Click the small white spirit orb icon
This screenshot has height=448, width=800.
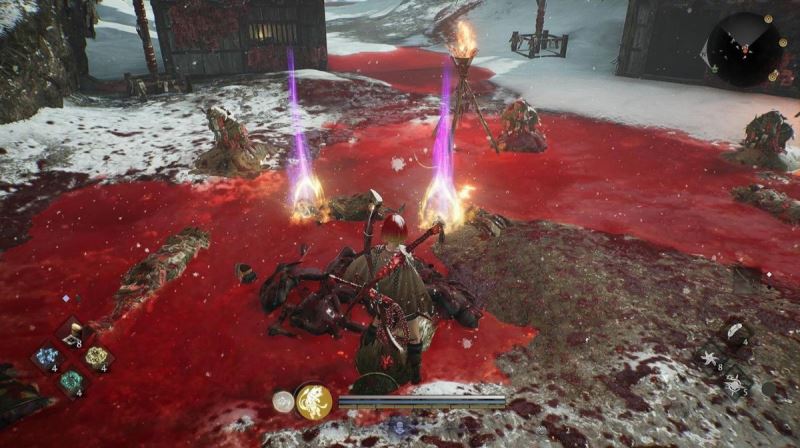pos(282,401)
